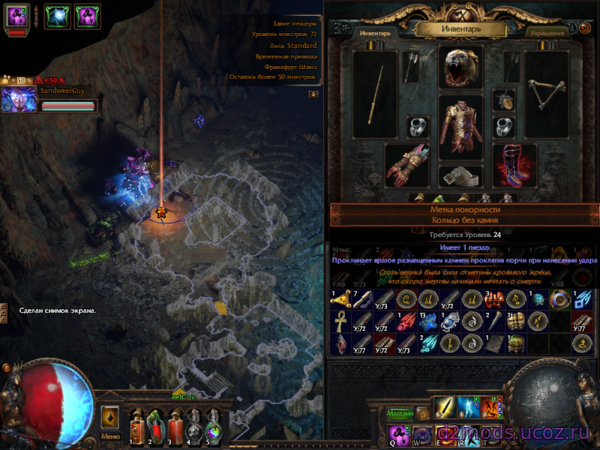This screenshot has height=450, width=600.
Task: Select the equipped belt slot
Action: [x=461, y=176]
